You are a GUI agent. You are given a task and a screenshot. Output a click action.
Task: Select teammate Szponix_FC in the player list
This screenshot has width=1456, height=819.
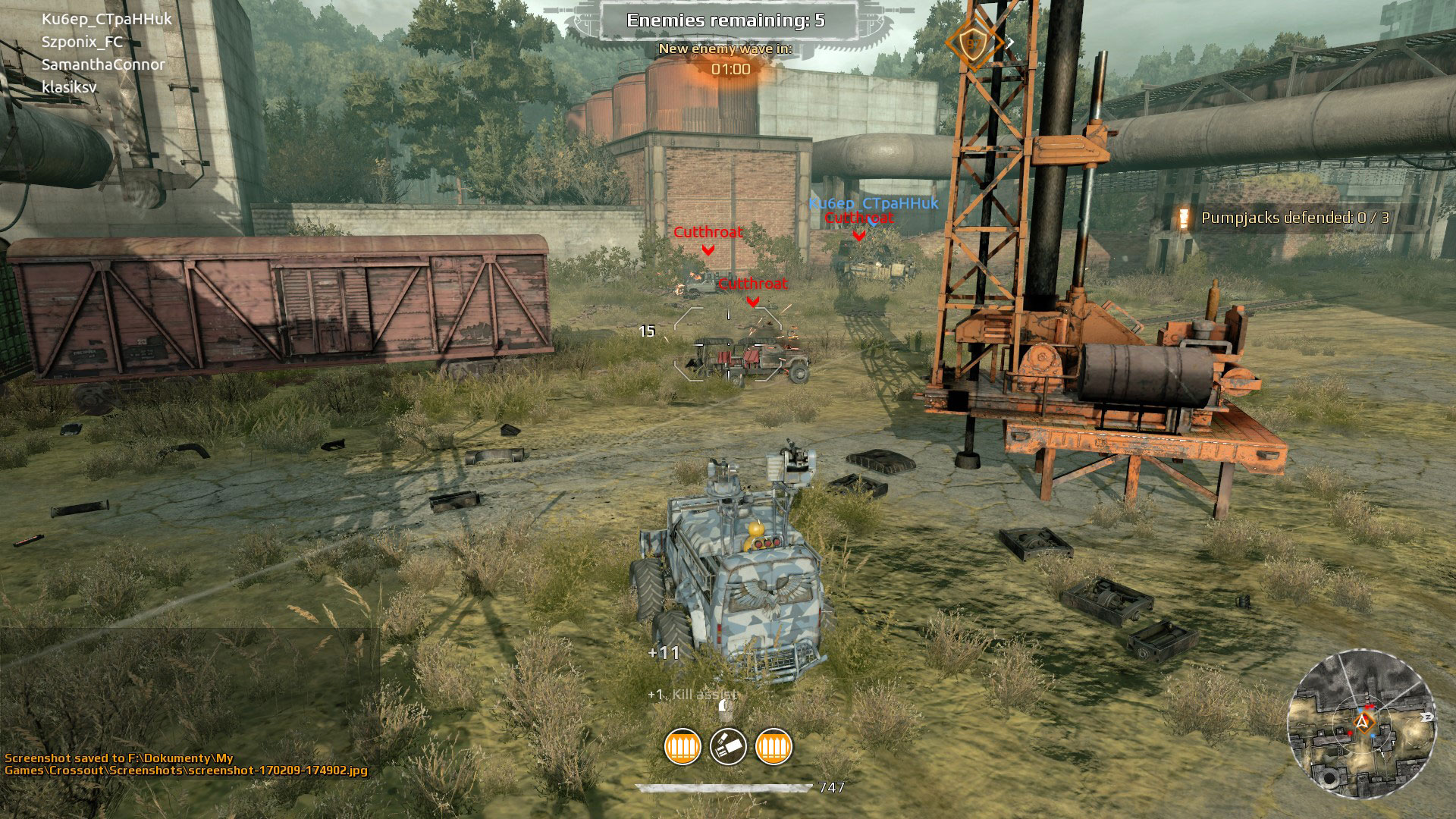(82, 42)
